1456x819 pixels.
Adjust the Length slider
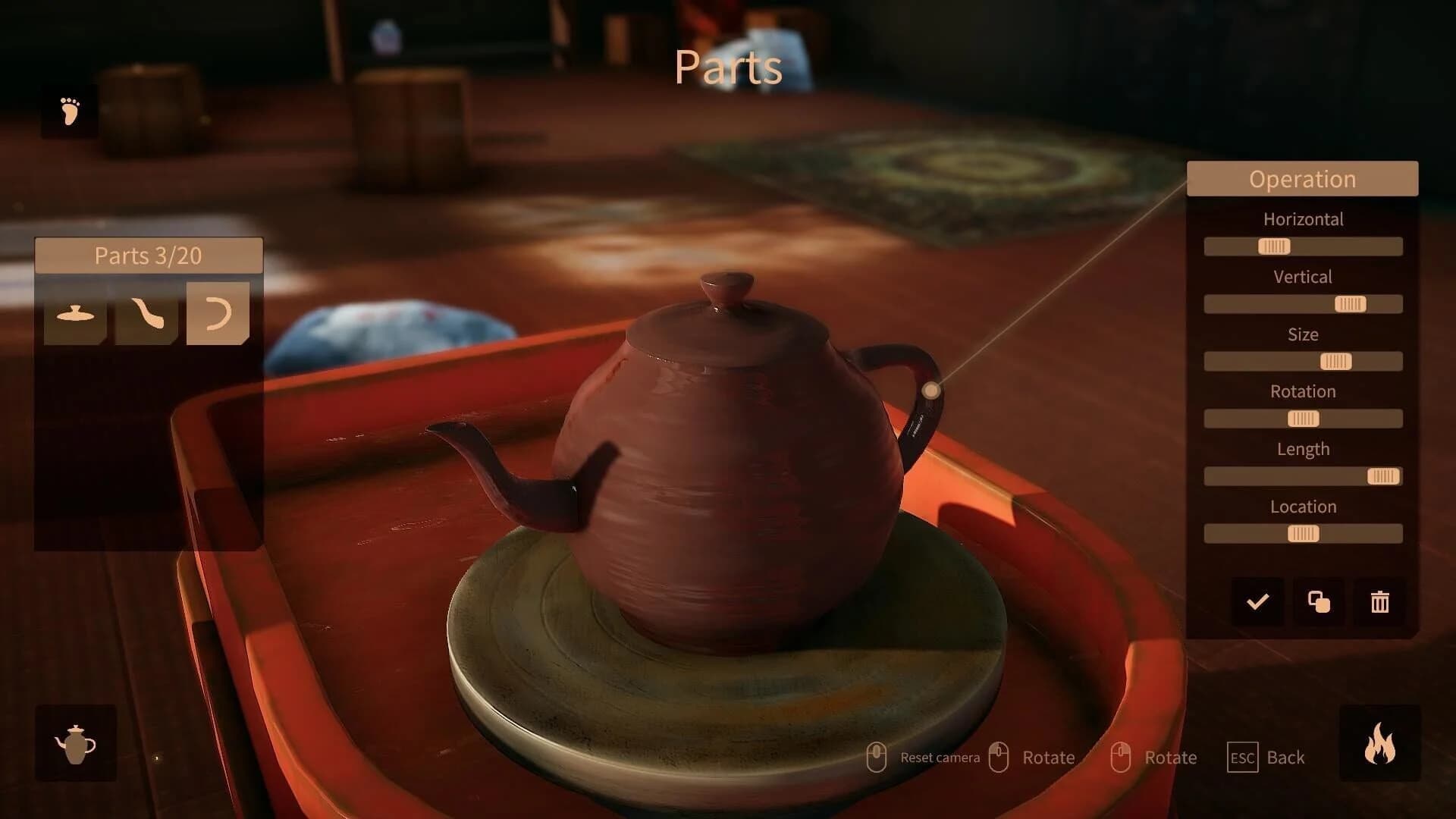[x=1382, y=476]
